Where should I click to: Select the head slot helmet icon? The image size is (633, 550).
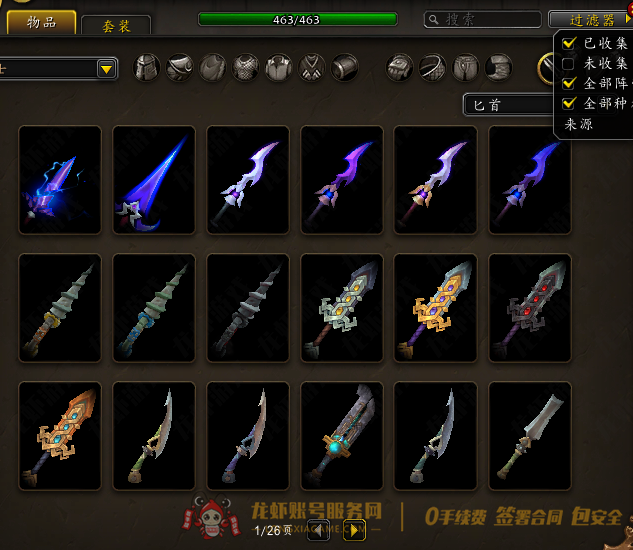click(147, 68)
